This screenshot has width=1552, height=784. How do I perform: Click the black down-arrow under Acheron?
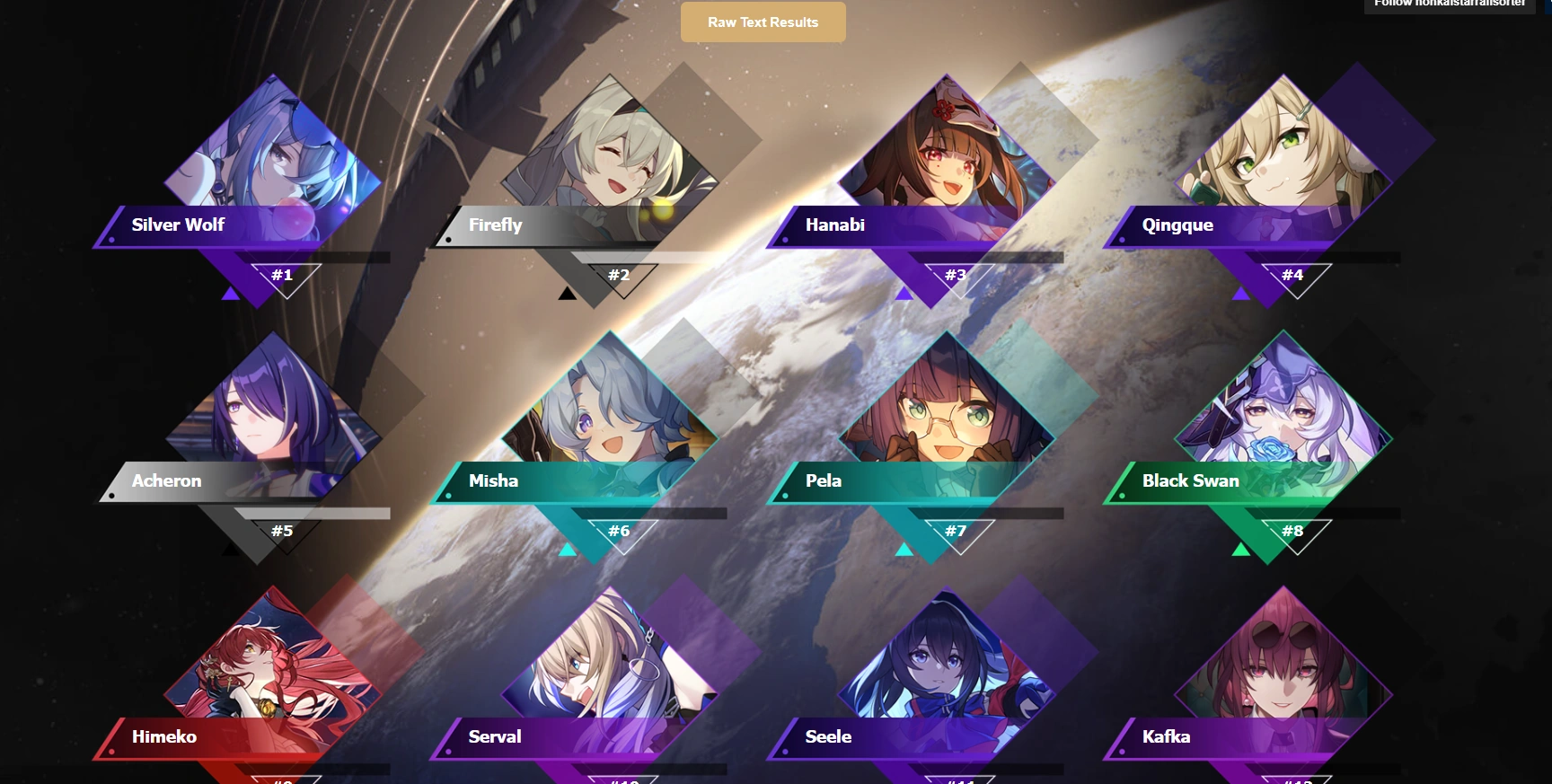click(x=232, y=550)
